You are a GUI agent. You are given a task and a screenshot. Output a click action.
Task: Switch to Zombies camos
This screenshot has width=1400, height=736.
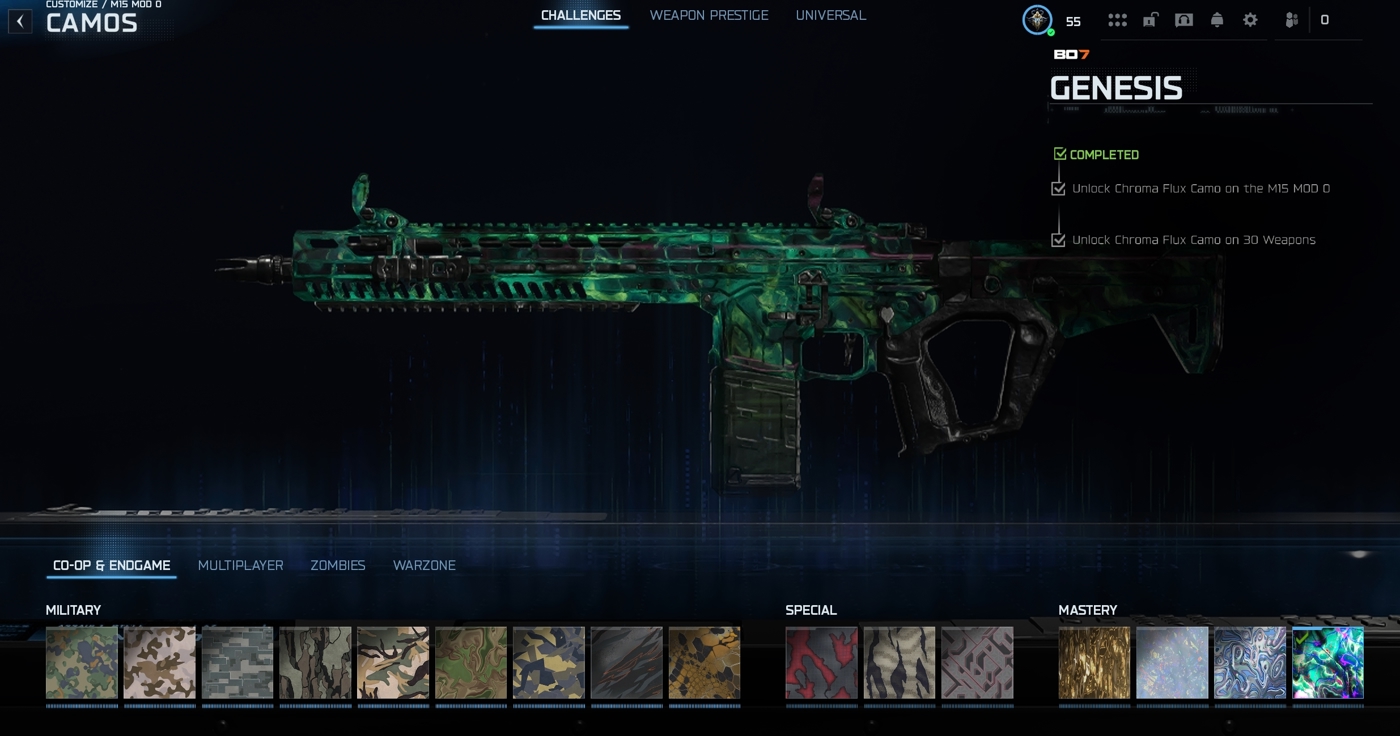pyautogui.click(x=338, y=566)
